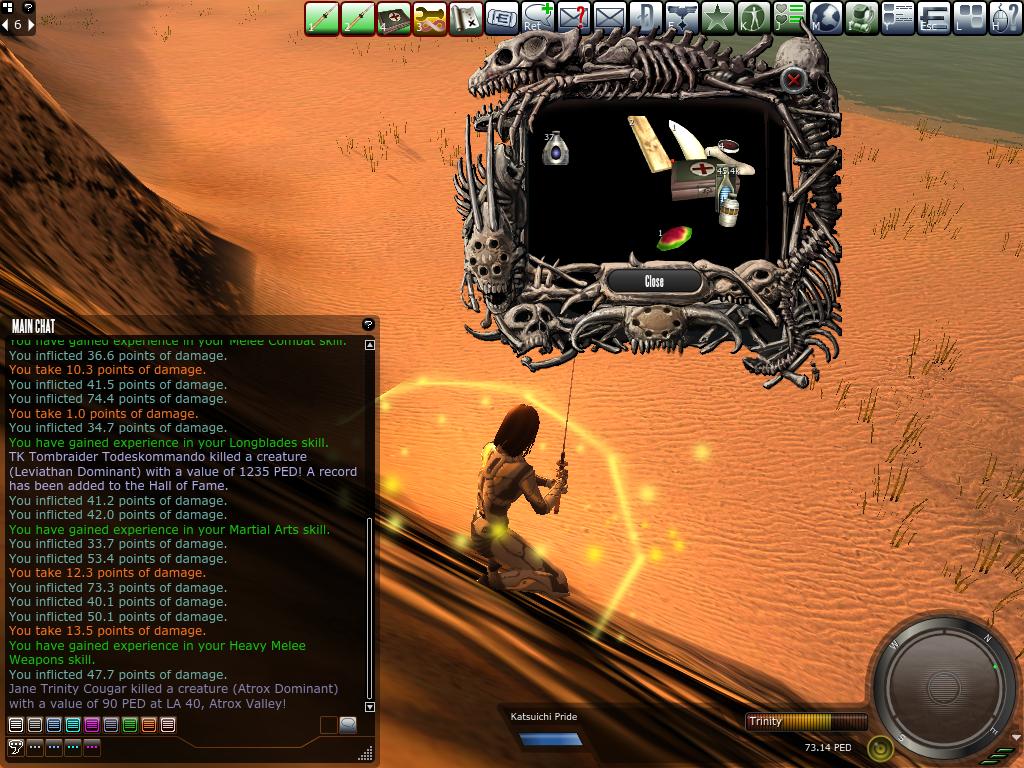Click the Main Chat help question mark
This screenshot has height=768, width=1024.
368,325
